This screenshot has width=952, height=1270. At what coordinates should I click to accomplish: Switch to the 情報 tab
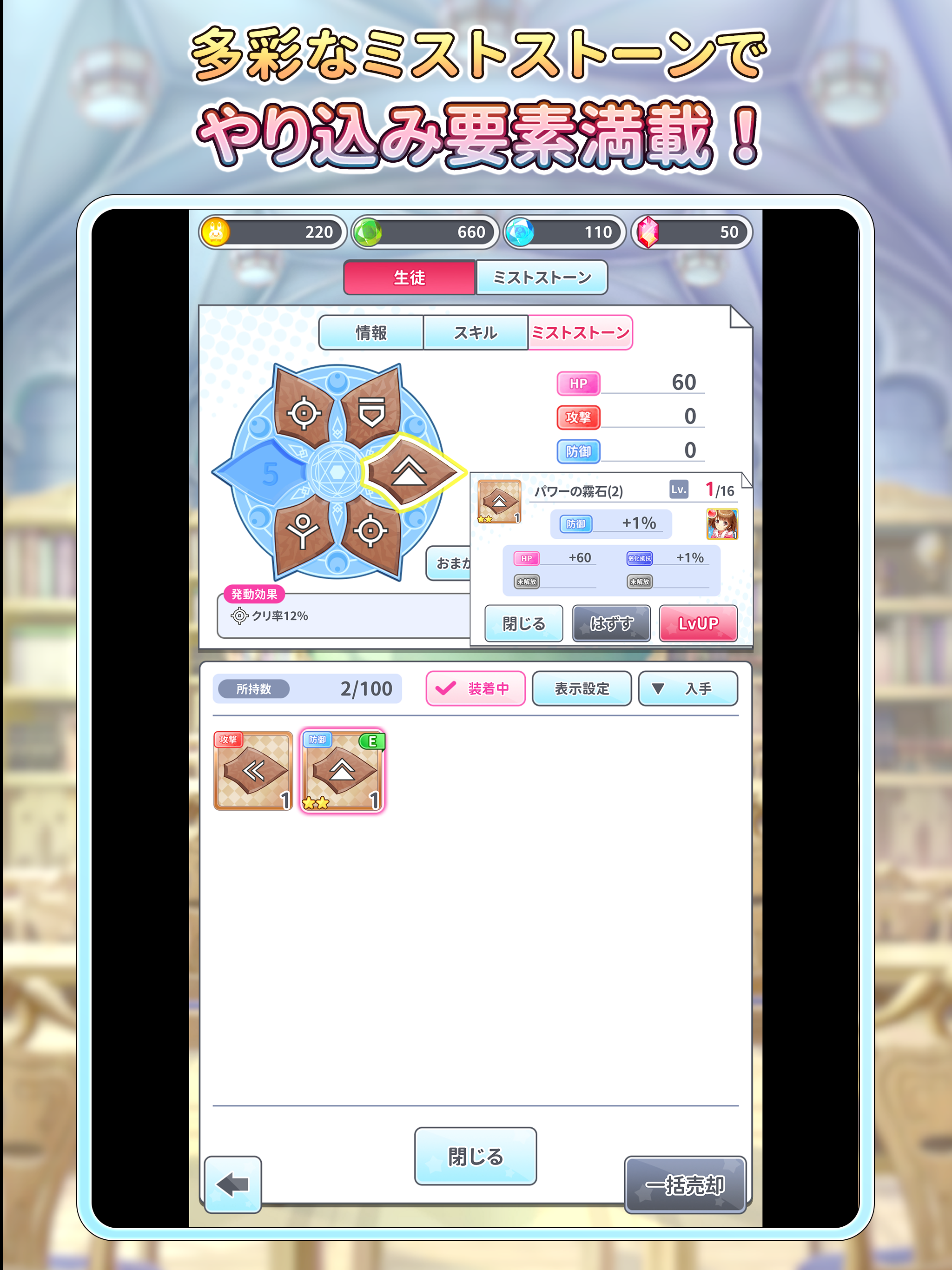click(x=370, y=332)
